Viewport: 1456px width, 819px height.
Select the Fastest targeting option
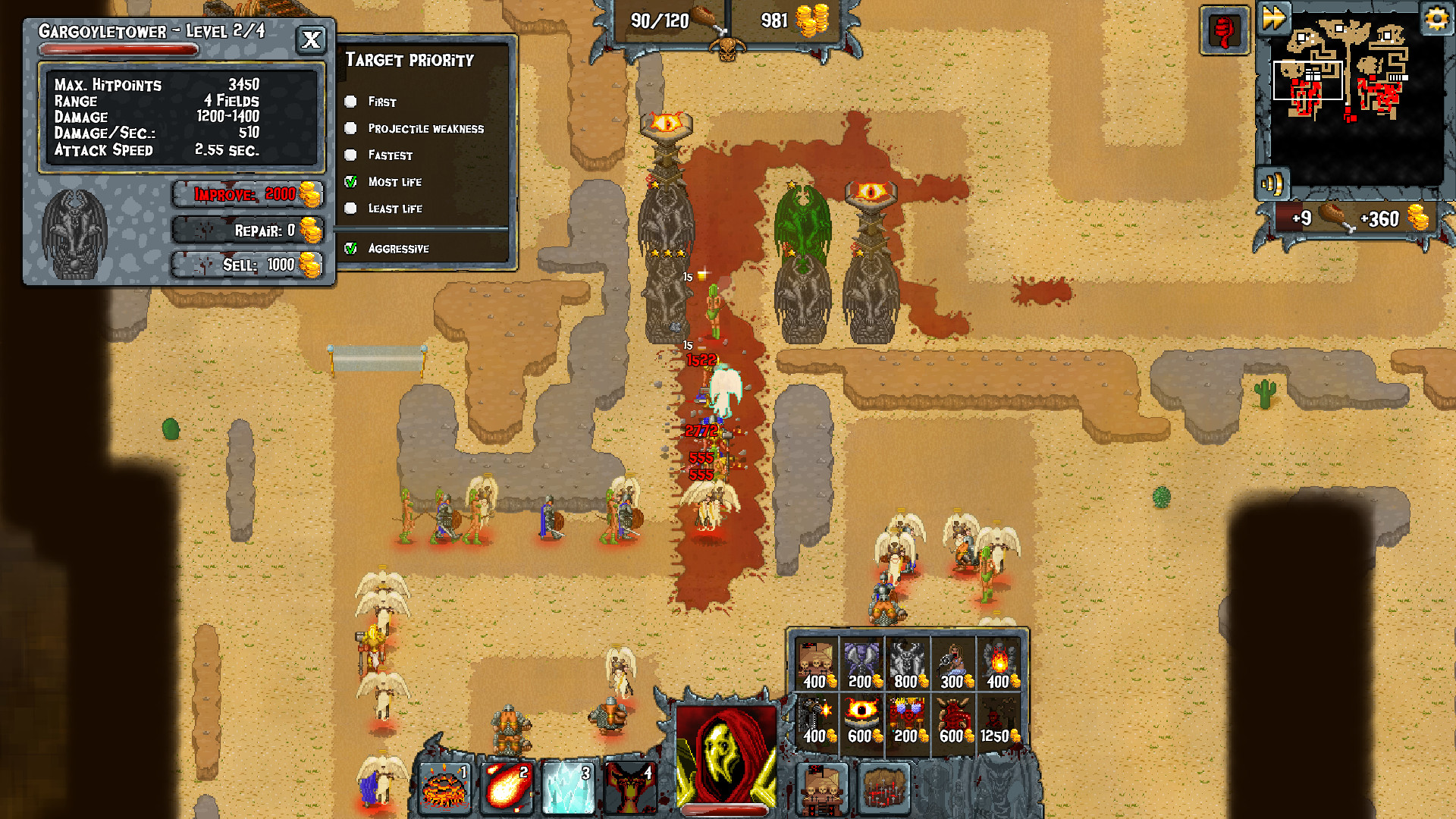pos(350,155)
